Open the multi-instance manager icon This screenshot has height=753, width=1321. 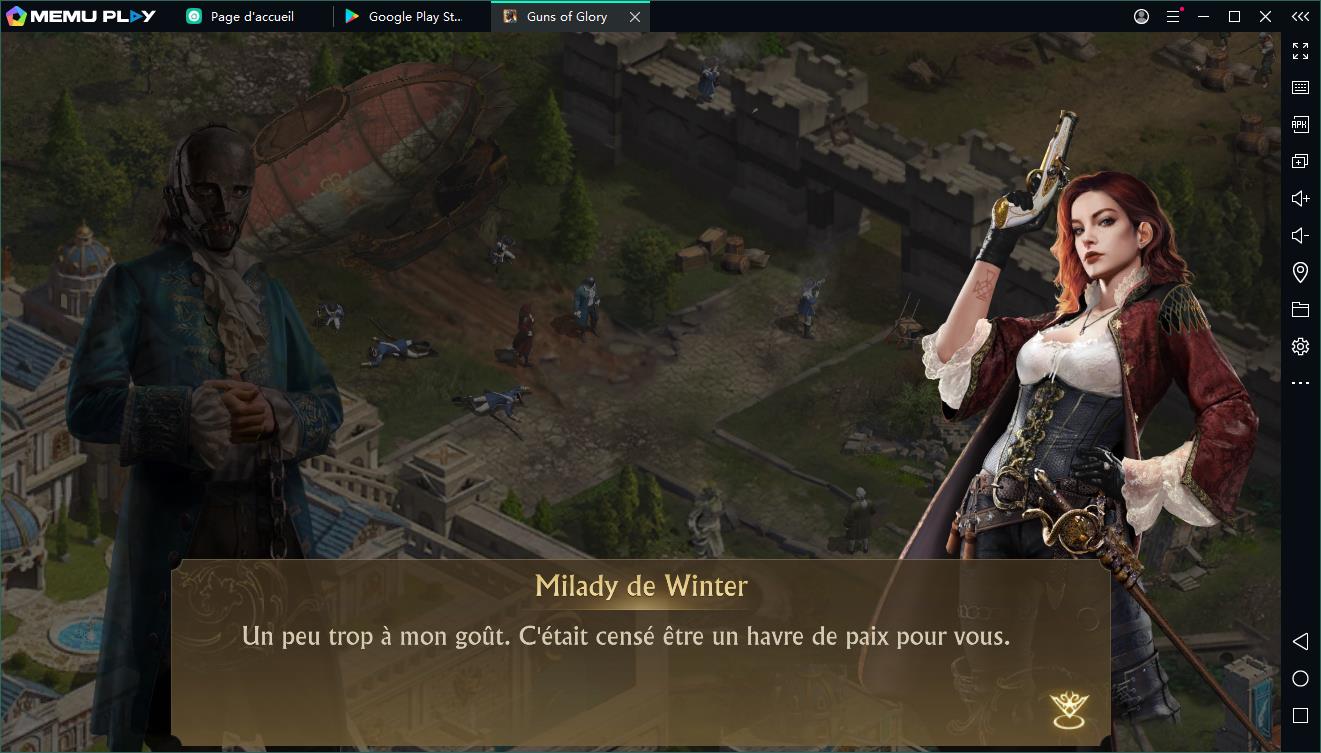(1300, 162)
